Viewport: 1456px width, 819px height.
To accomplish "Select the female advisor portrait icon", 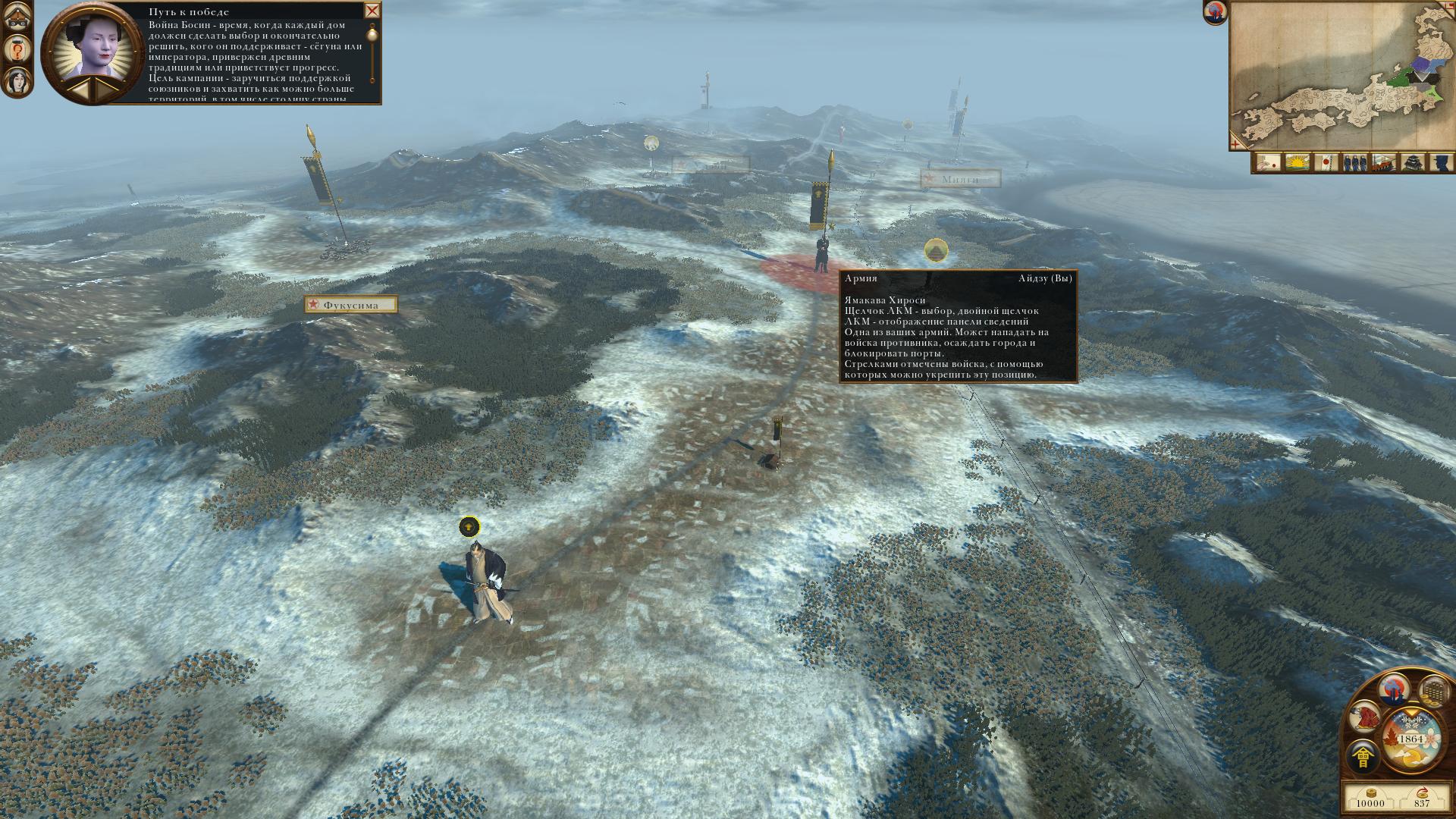I will (x=17, y=79).
